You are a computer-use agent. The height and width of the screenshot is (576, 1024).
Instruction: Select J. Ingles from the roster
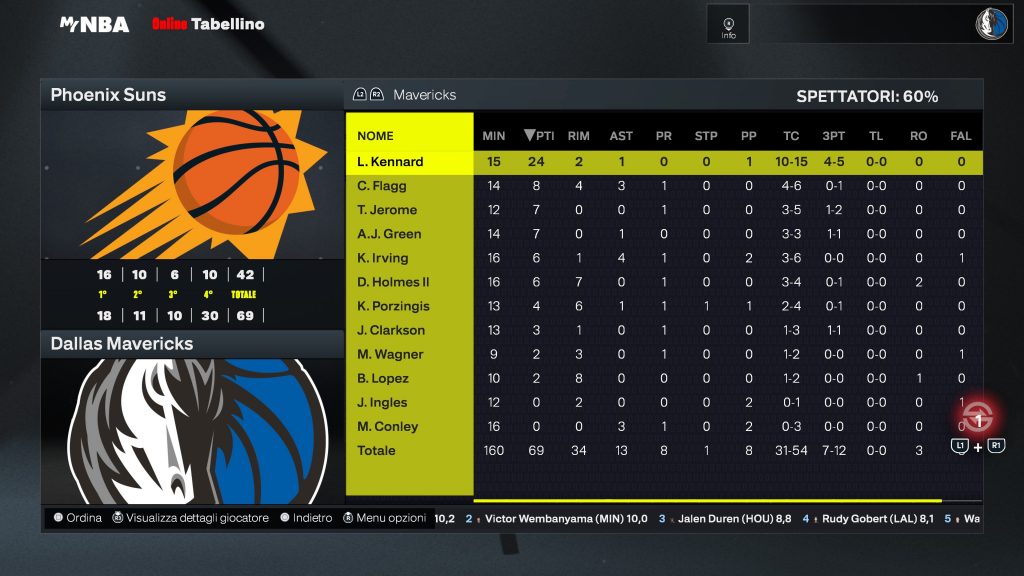coord(382,402)
